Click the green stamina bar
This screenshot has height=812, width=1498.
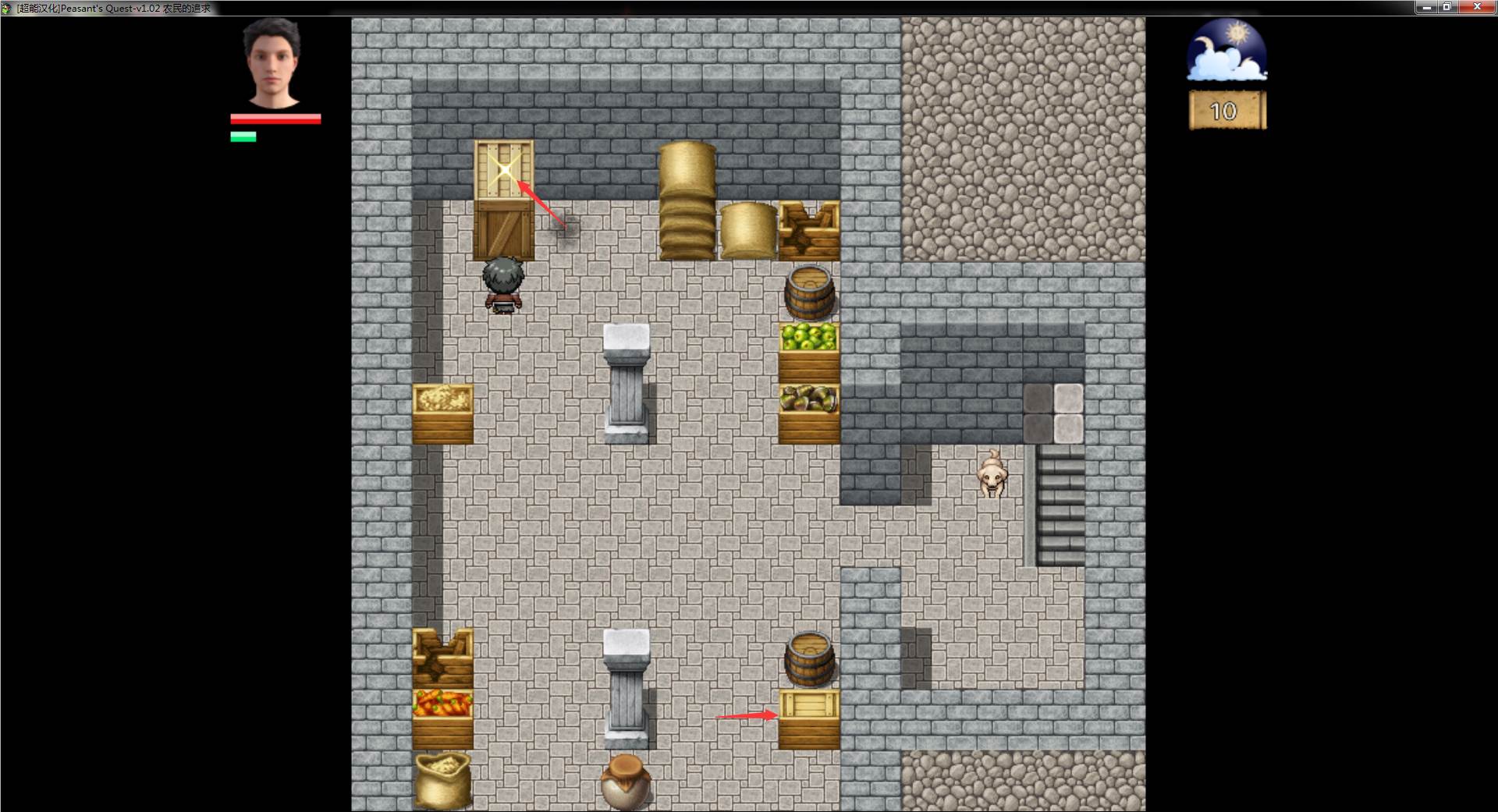[x=242, y=137]
